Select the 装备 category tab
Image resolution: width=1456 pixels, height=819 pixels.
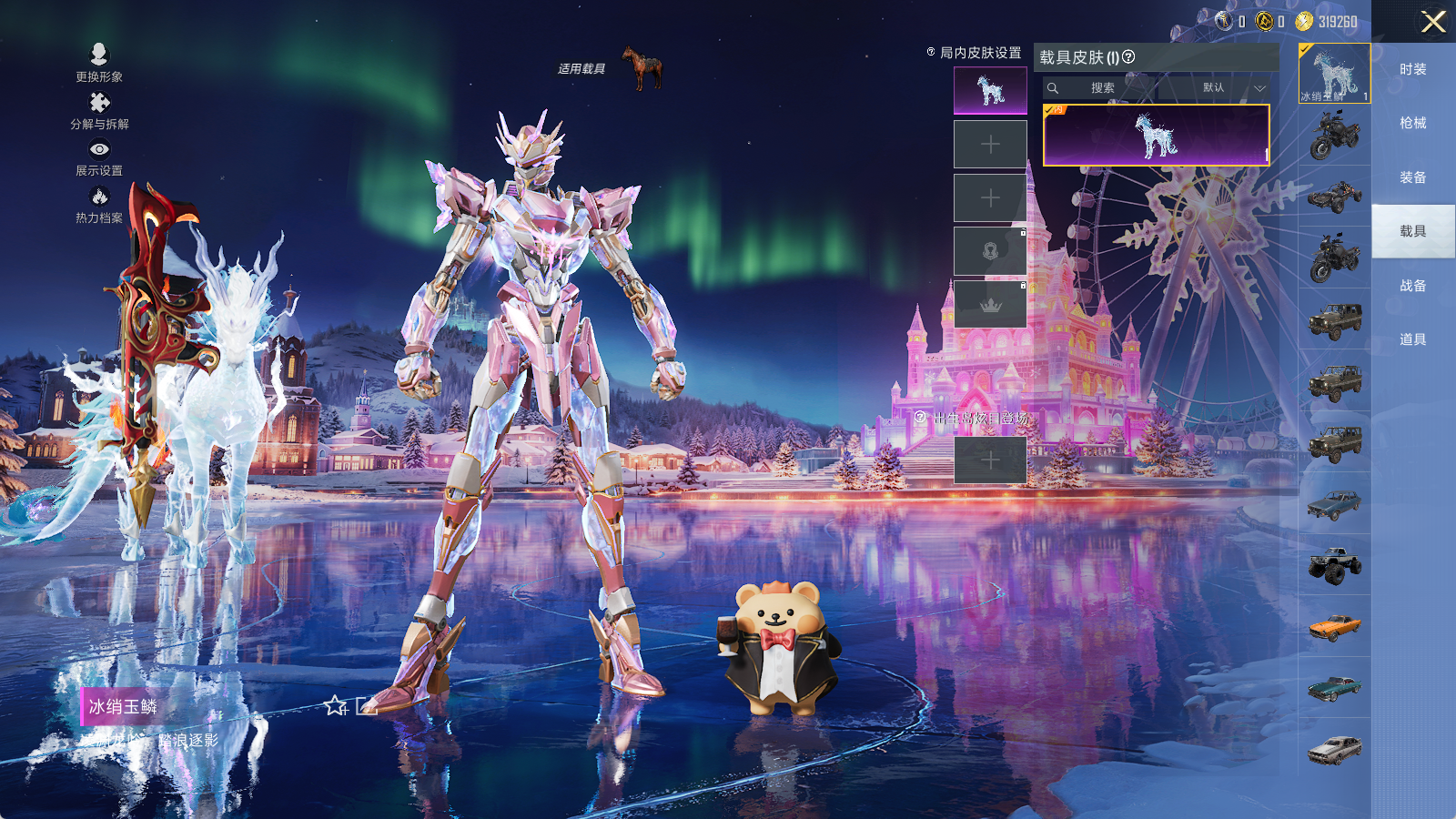1412,177
